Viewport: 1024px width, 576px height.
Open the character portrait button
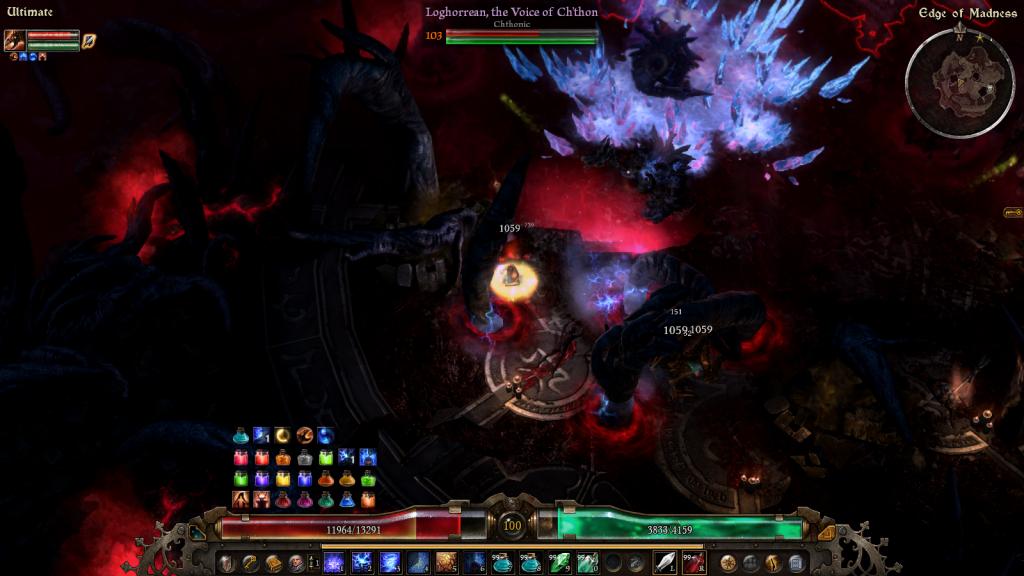click(x=296, y=563)
